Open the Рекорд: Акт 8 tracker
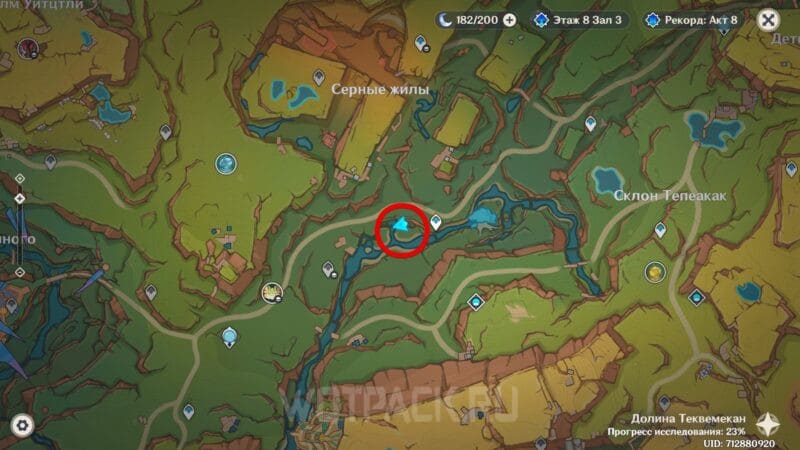 tap(693, 19)
